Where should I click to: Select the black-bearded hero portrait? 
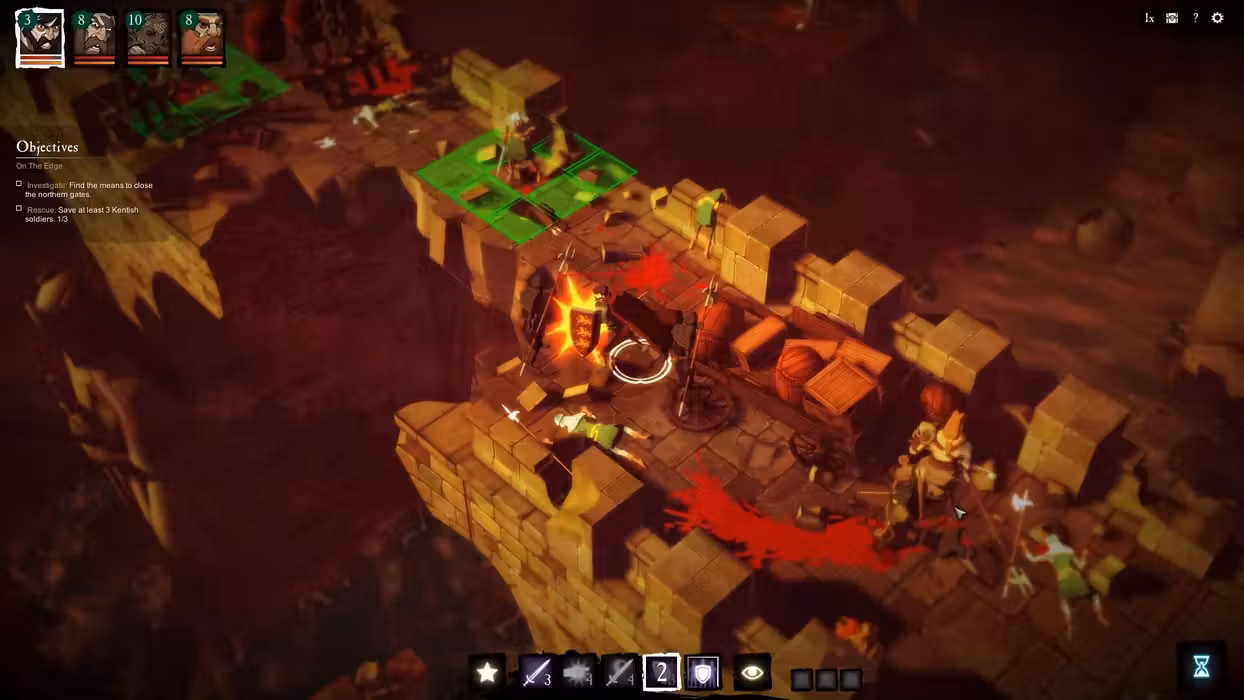pos(41,38)
